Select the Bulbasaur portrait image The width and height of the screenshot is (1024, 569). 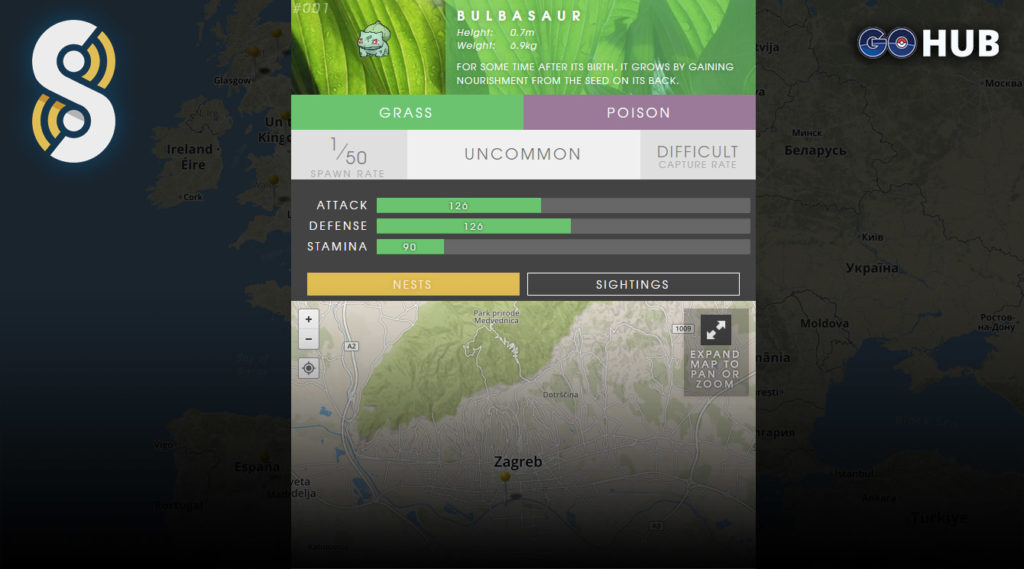coord(372,40)
